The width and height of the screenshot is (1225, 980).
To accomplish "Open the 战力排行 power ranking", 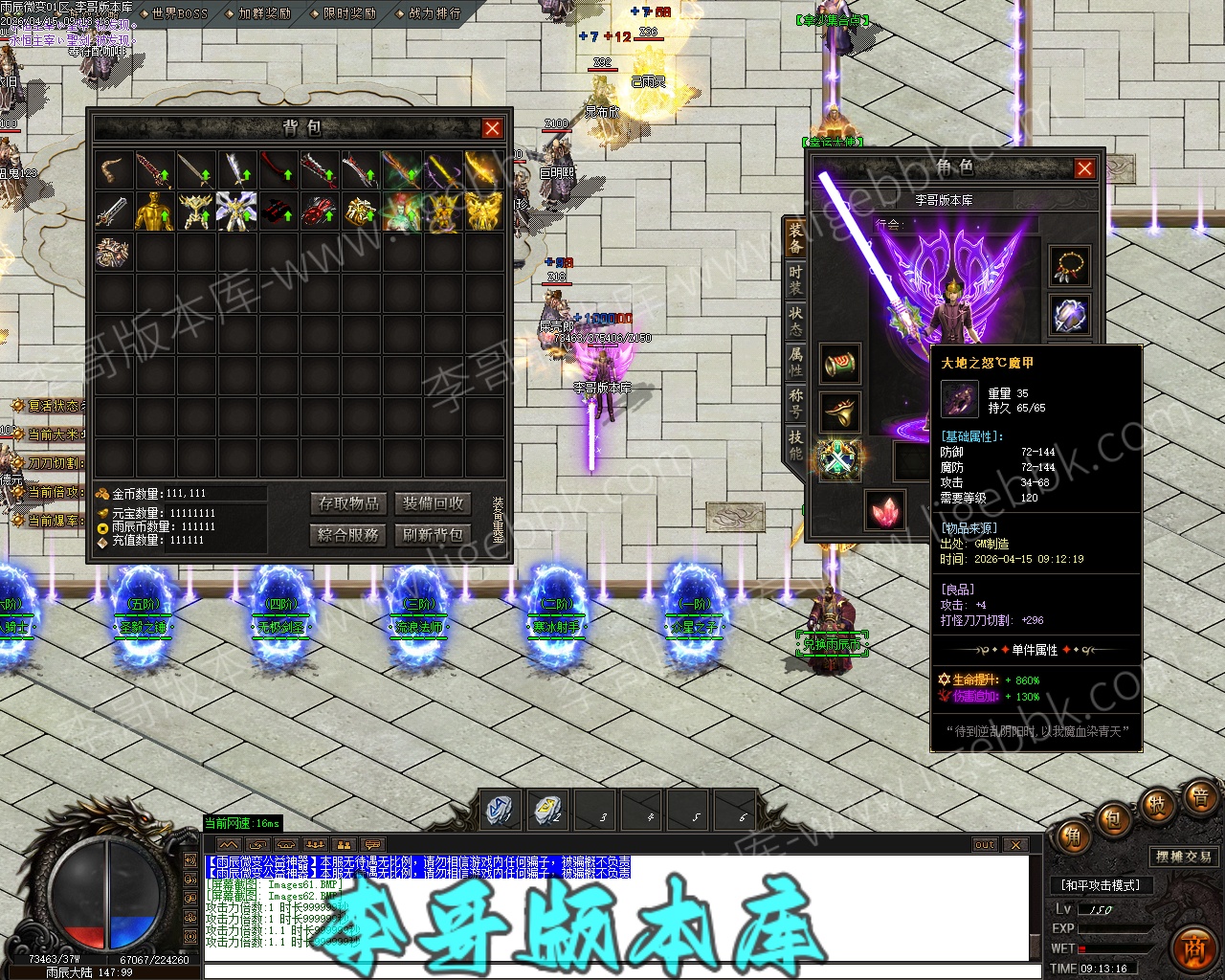I will tap(434, 13).
